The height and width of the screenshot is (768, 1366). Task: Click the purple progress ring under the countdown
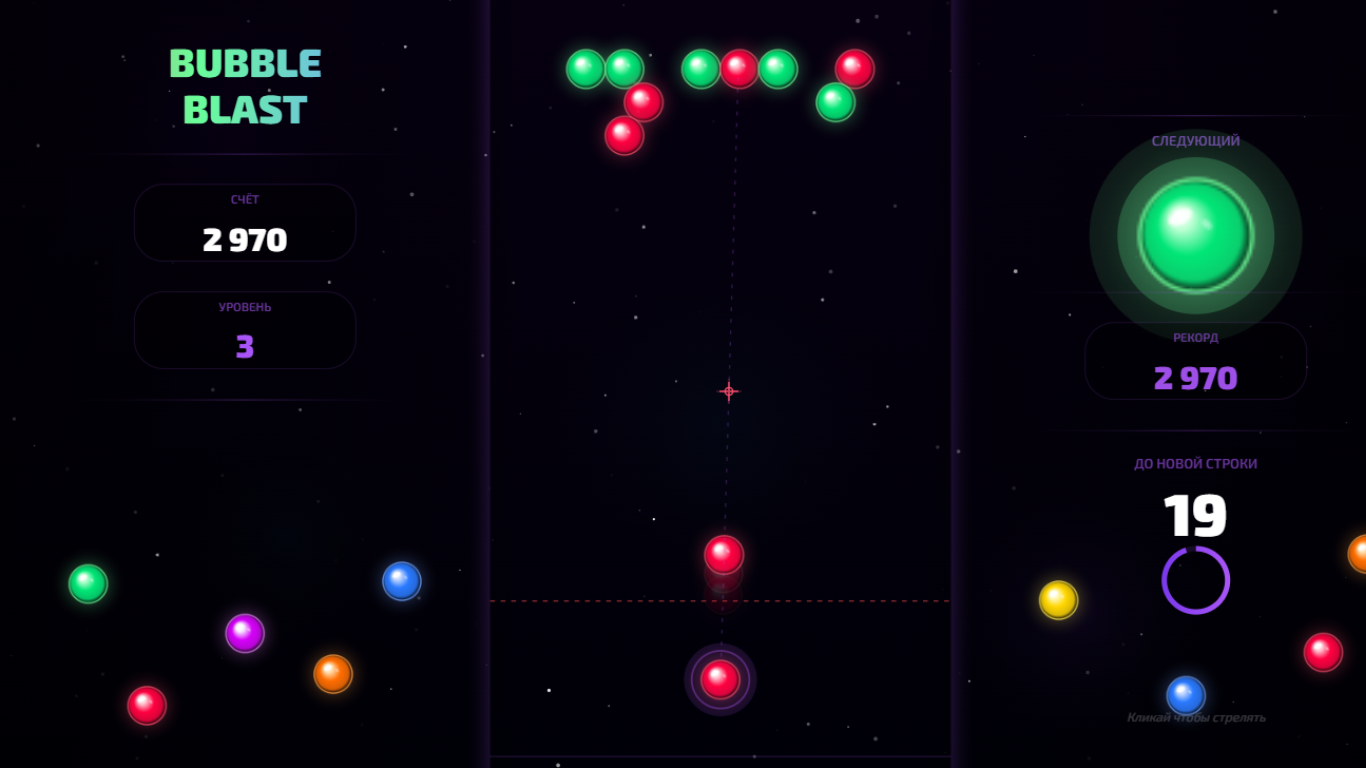point(1194,578)
